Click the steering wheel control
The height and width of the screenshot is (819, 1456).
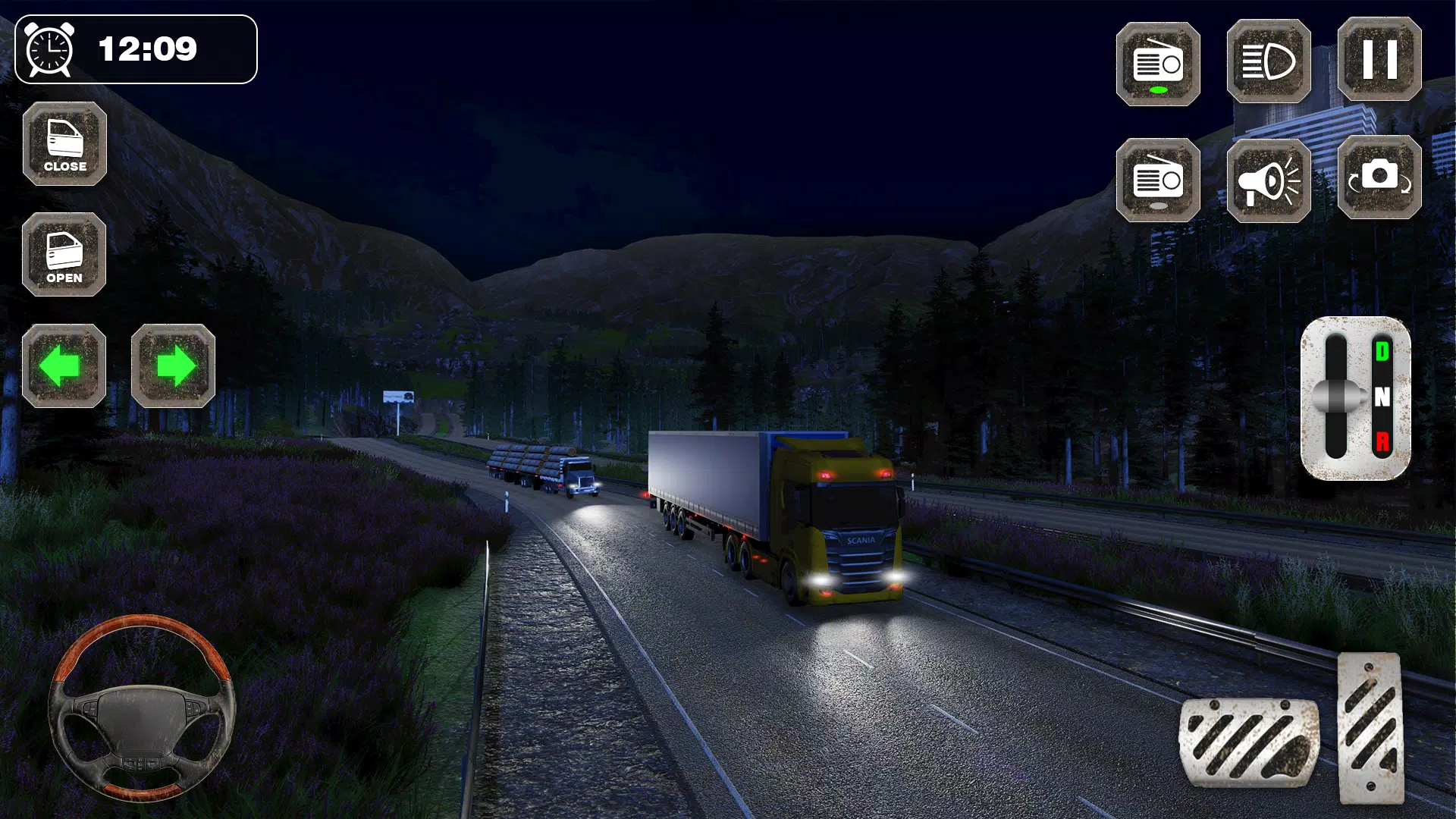tap(142, 709)
